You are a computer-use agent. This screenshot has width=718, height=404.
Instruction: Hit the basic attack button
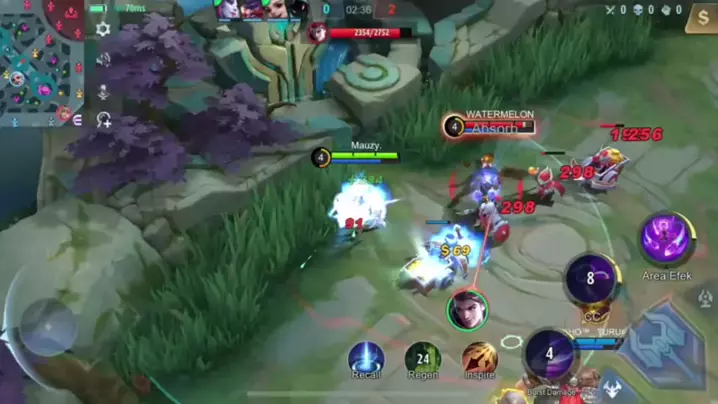[661, 343]
